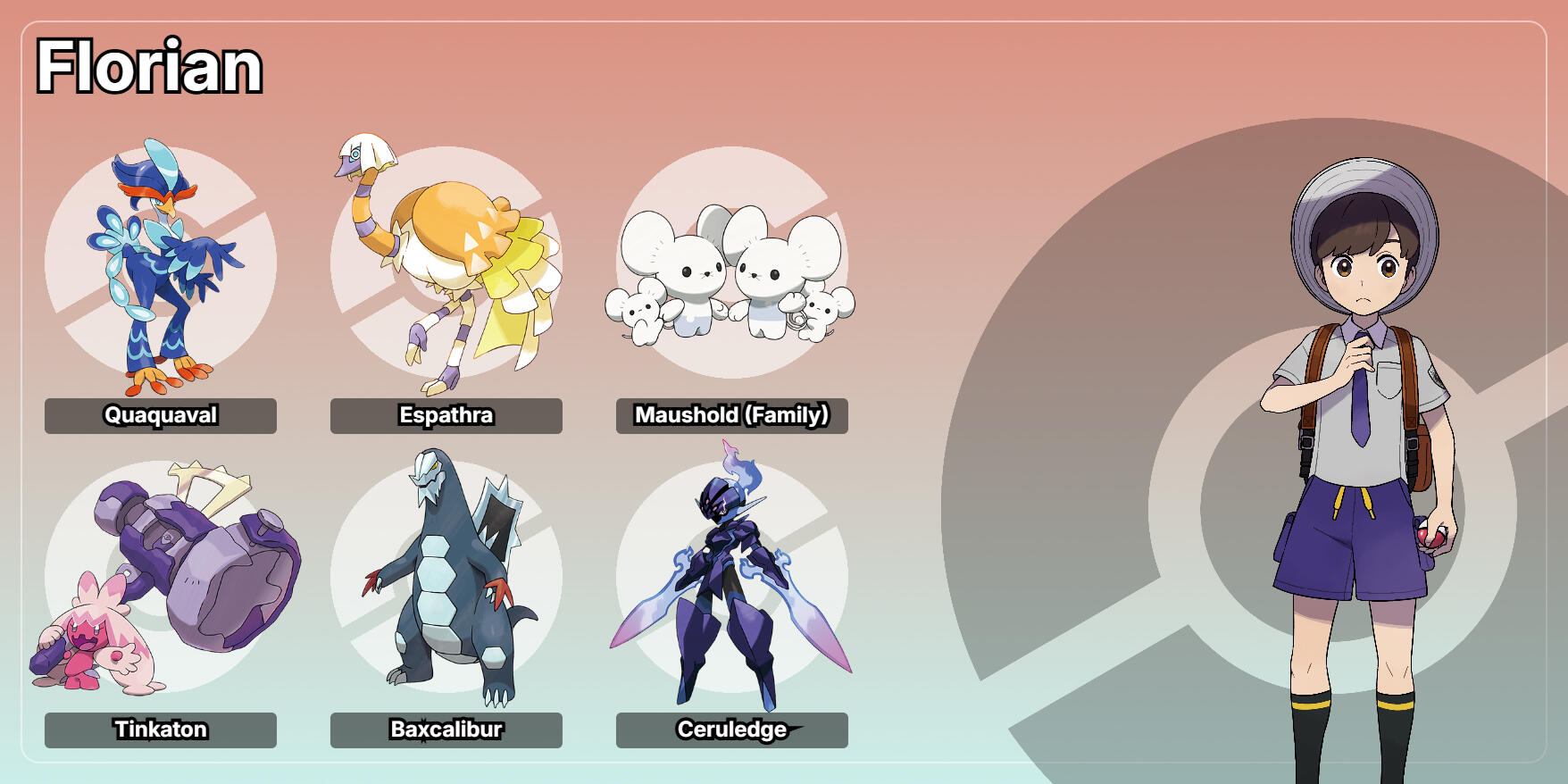
Task: Select the Ceruledge team slot
Action: click(732, 580)
